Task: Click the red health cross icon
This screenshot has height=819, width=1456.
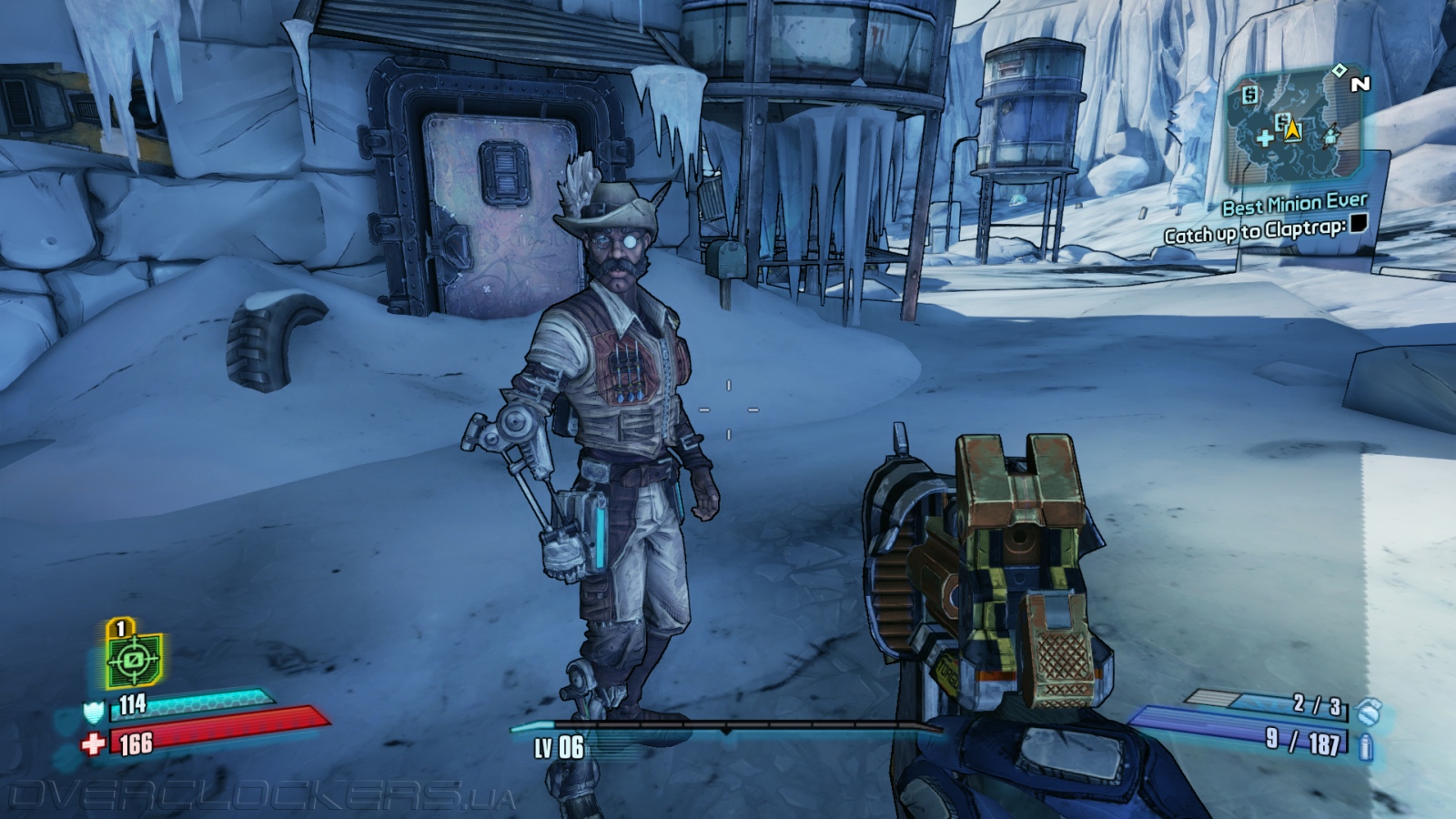Action: coord(93,744)
